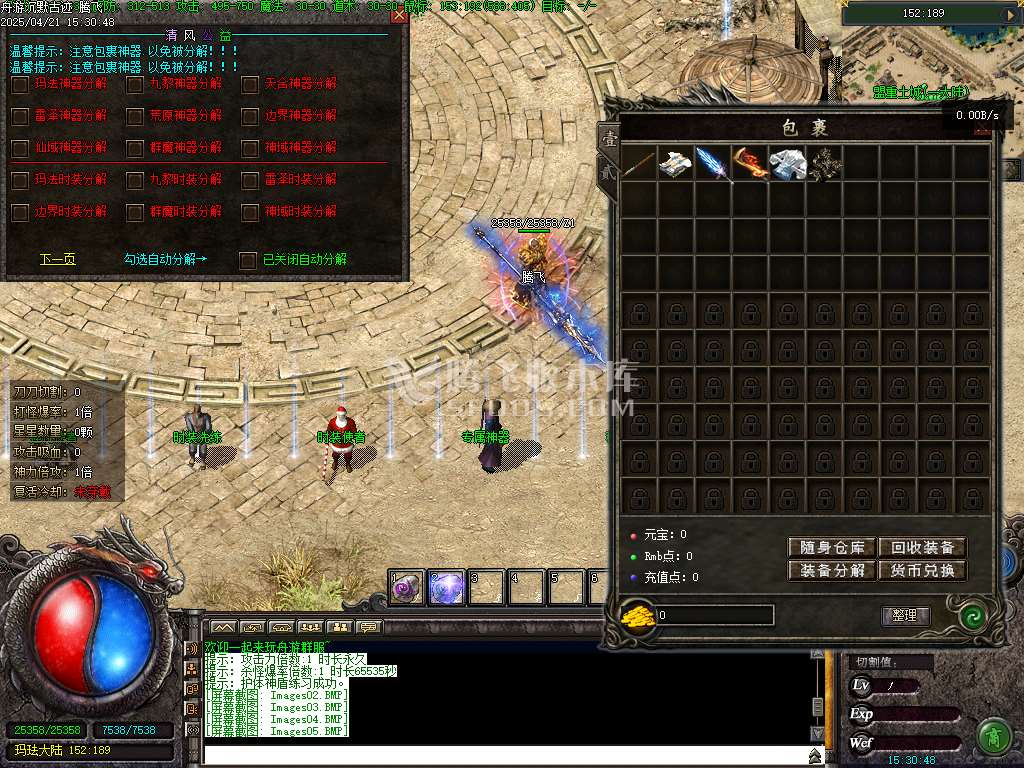Use the purple scroll in hotbar slot 1
1024x768 pixels.
407,589
